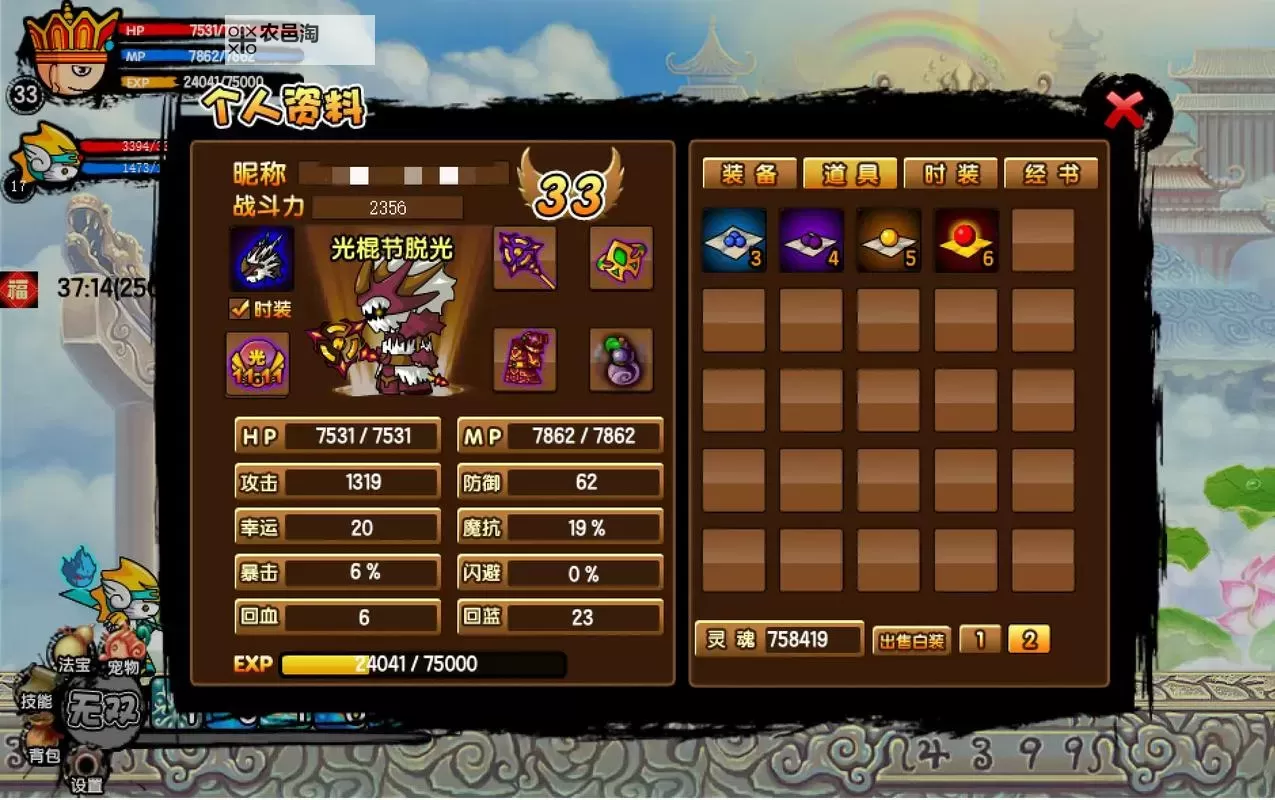
Task: Open the 时装 fashion tab
Action: (950, 174)
